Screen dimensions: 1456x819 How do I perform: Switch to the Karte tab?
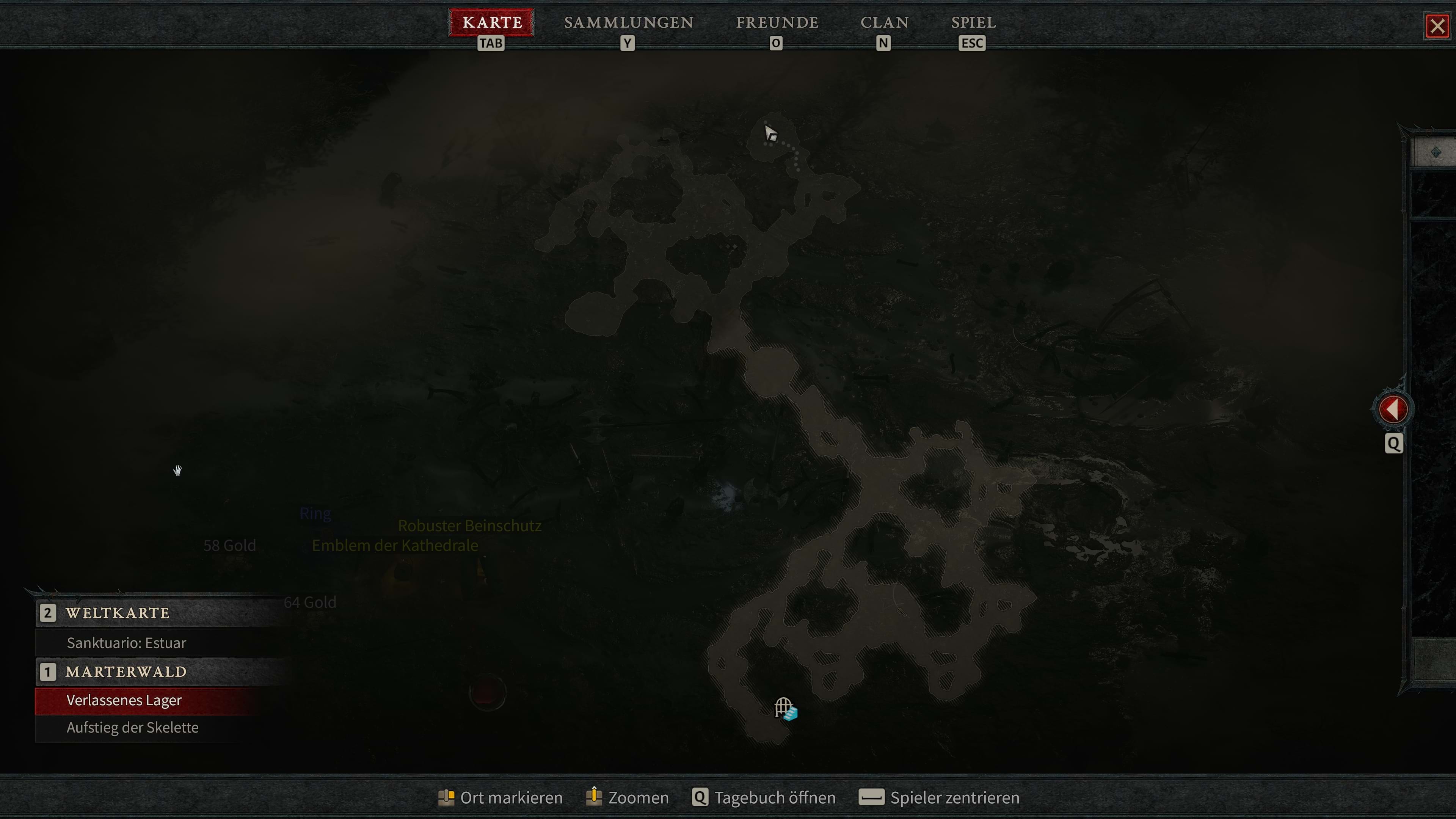(x=492, y=23)
